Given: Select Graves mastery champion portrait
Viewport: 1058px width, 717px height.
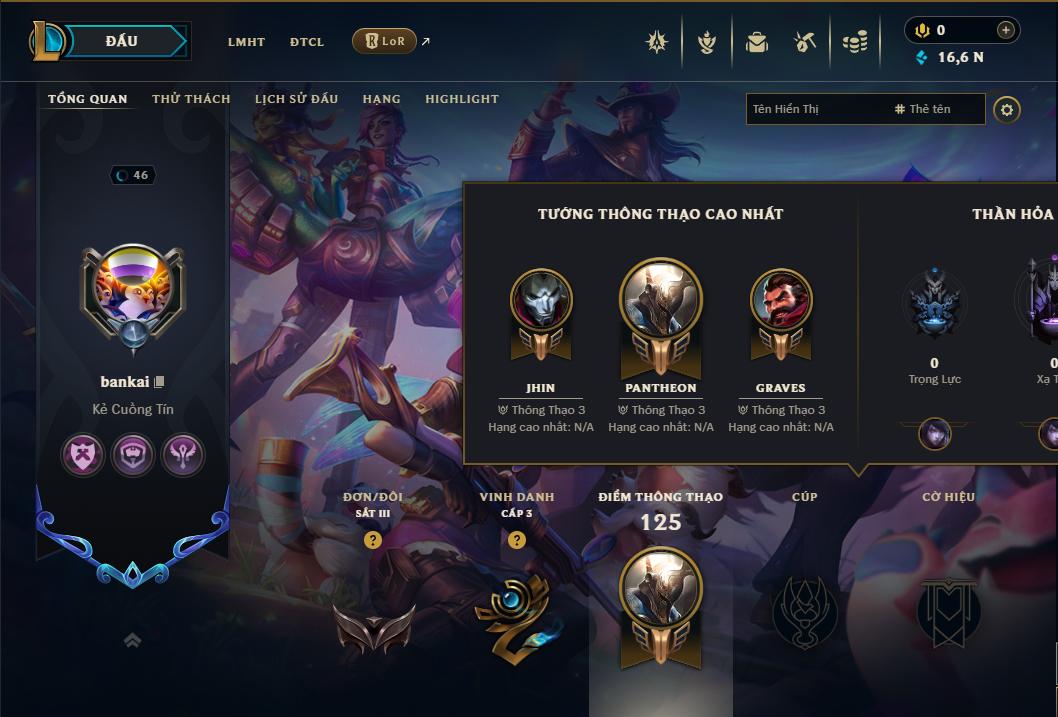Looking at the screenshot, I should pyautogui.click(x=781, y=300).
